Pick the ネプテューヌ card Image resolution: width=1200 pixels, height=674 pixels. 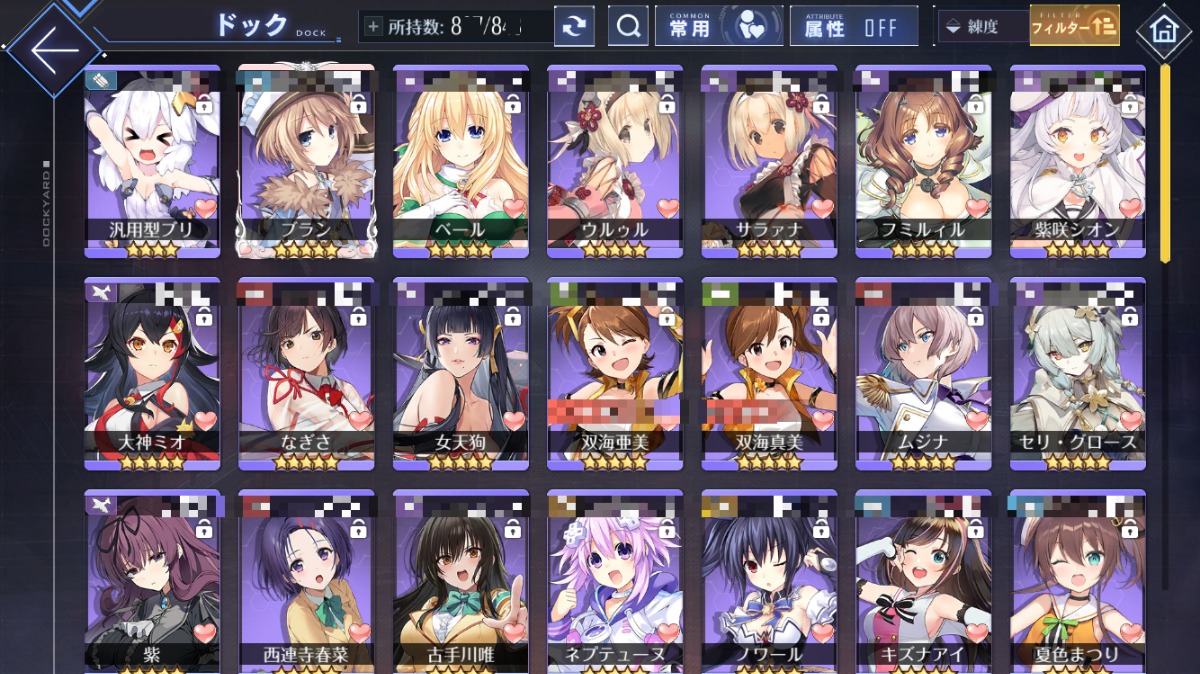pyautogui.click(x=615, y=580)
